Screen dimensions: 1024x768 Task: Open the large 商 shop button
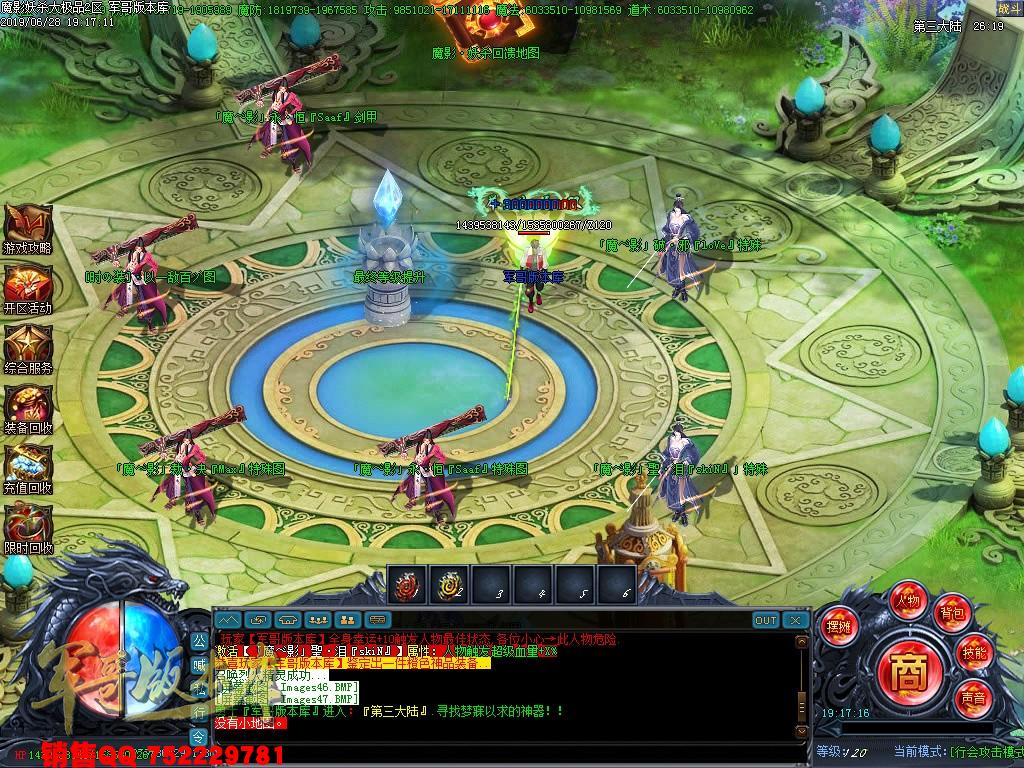coord(907,667)
